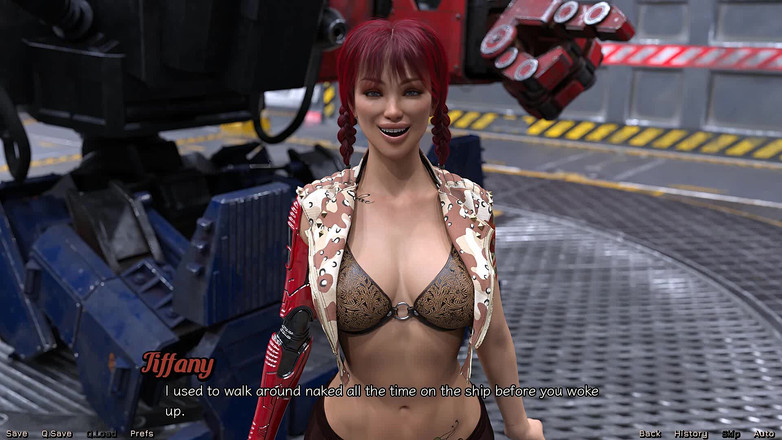Go Back to previous dialogue line
782x440 pixels.
[x=650, y=433]
